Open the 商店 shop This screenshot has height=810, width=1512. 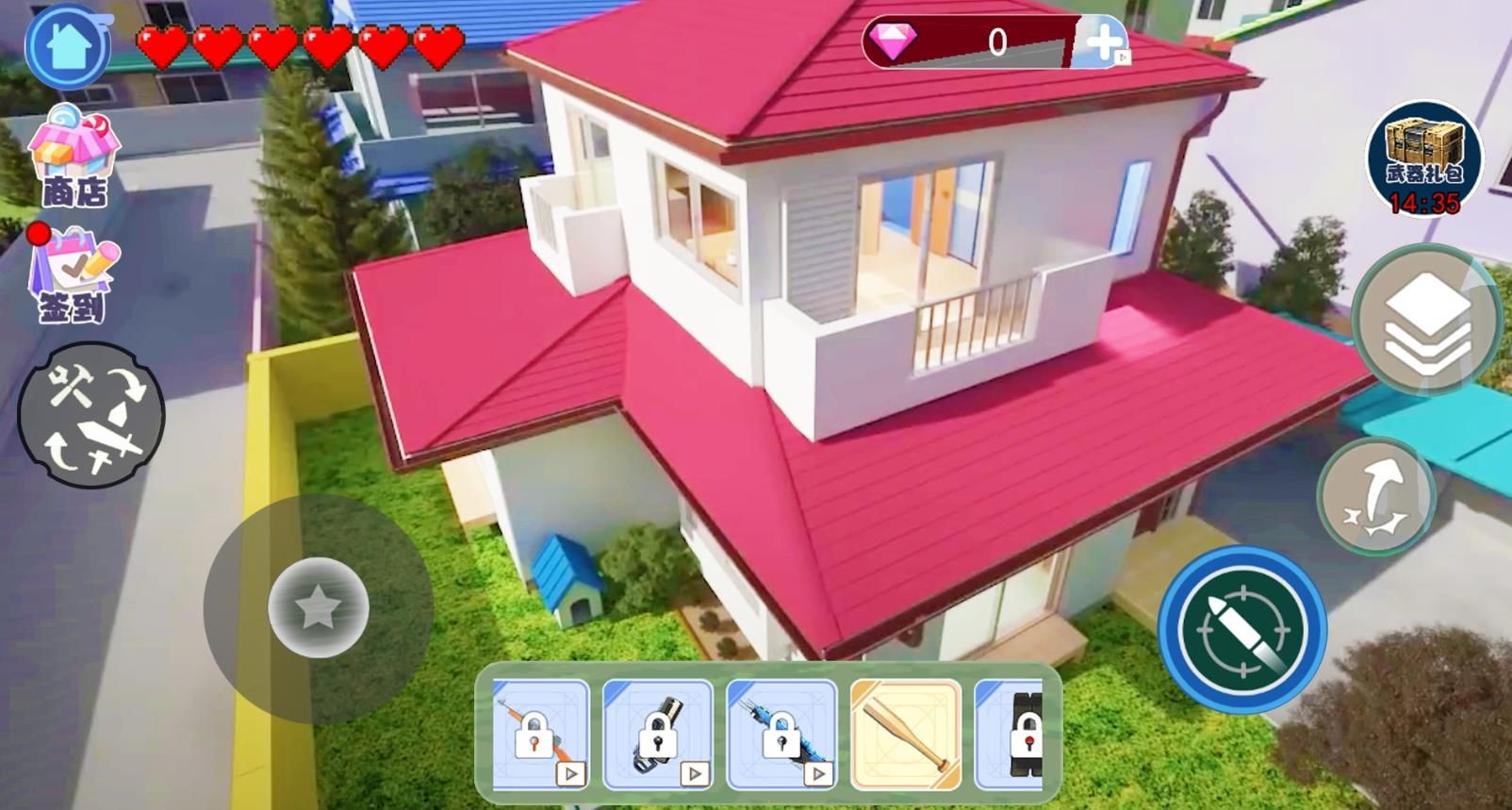74,156
